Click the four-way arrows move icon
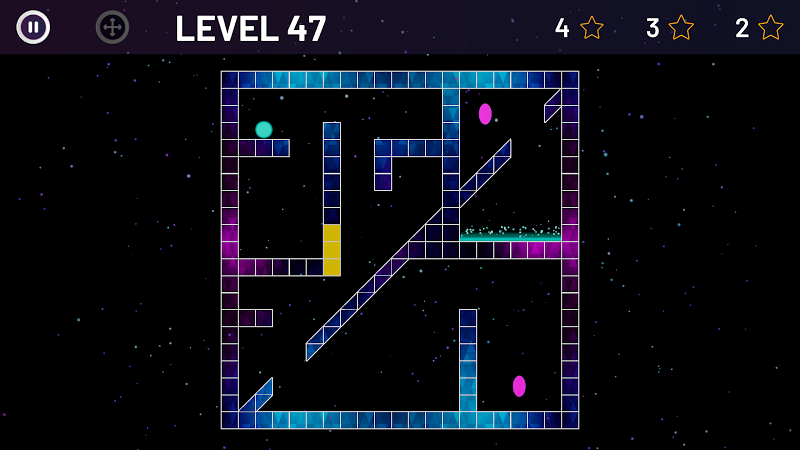The image size is (800, 450). point(112,27)
